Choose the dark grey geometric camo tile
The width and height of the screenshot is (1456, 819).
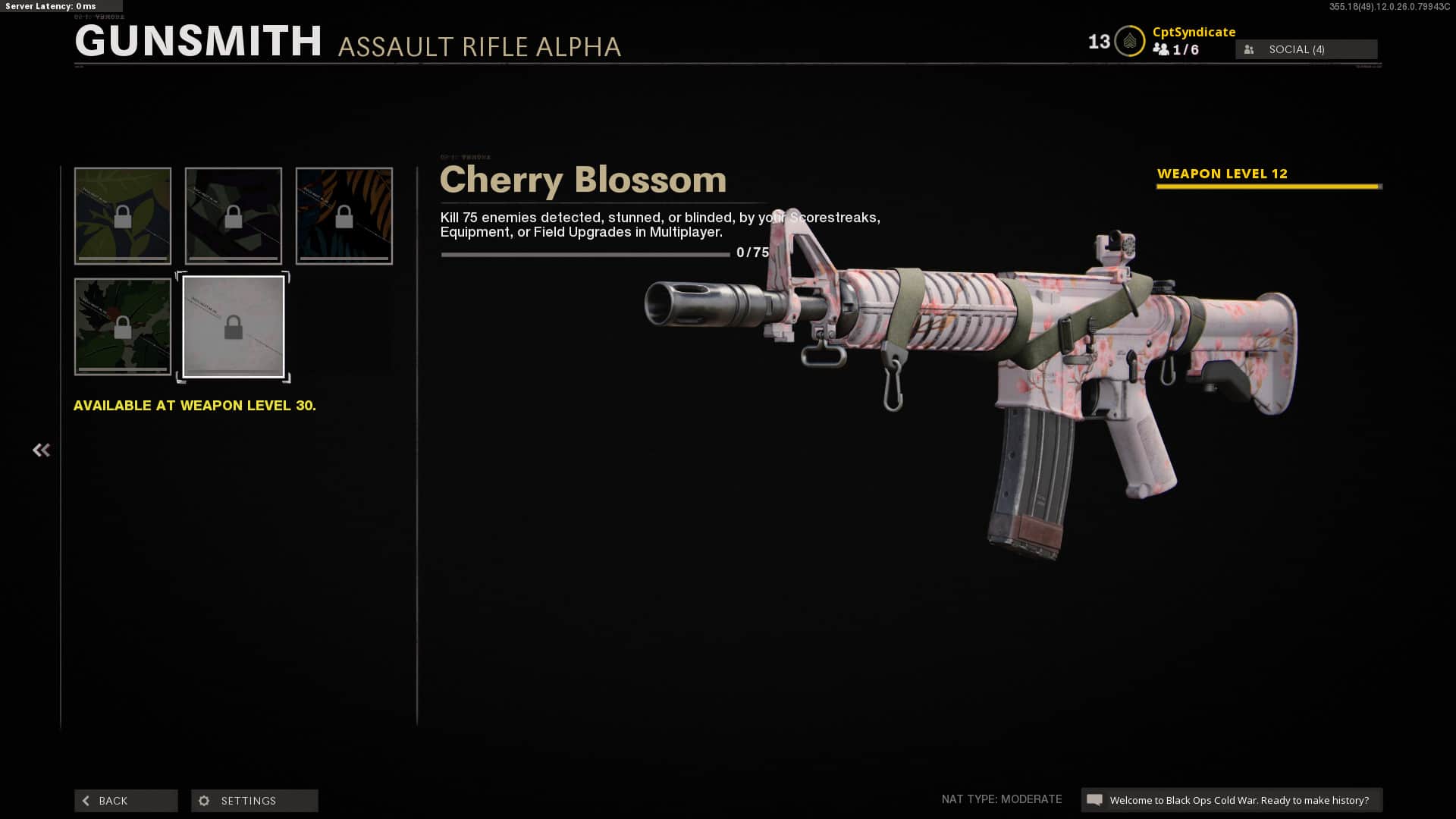click(x=234, y=216)
